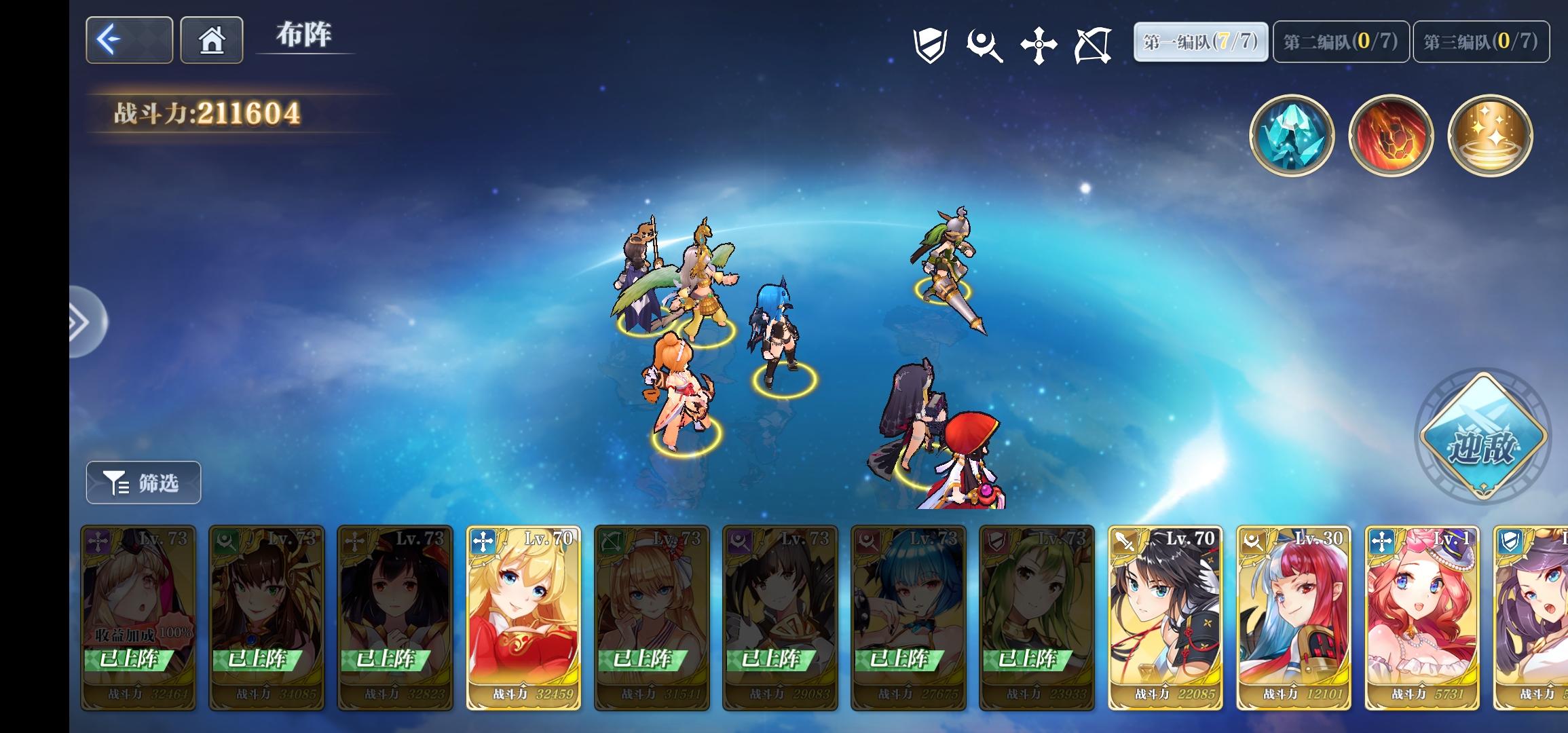Switch to the 第三编队 team tab
1568x733 pixels.
pyautogui.click(x=1480, y=41)
